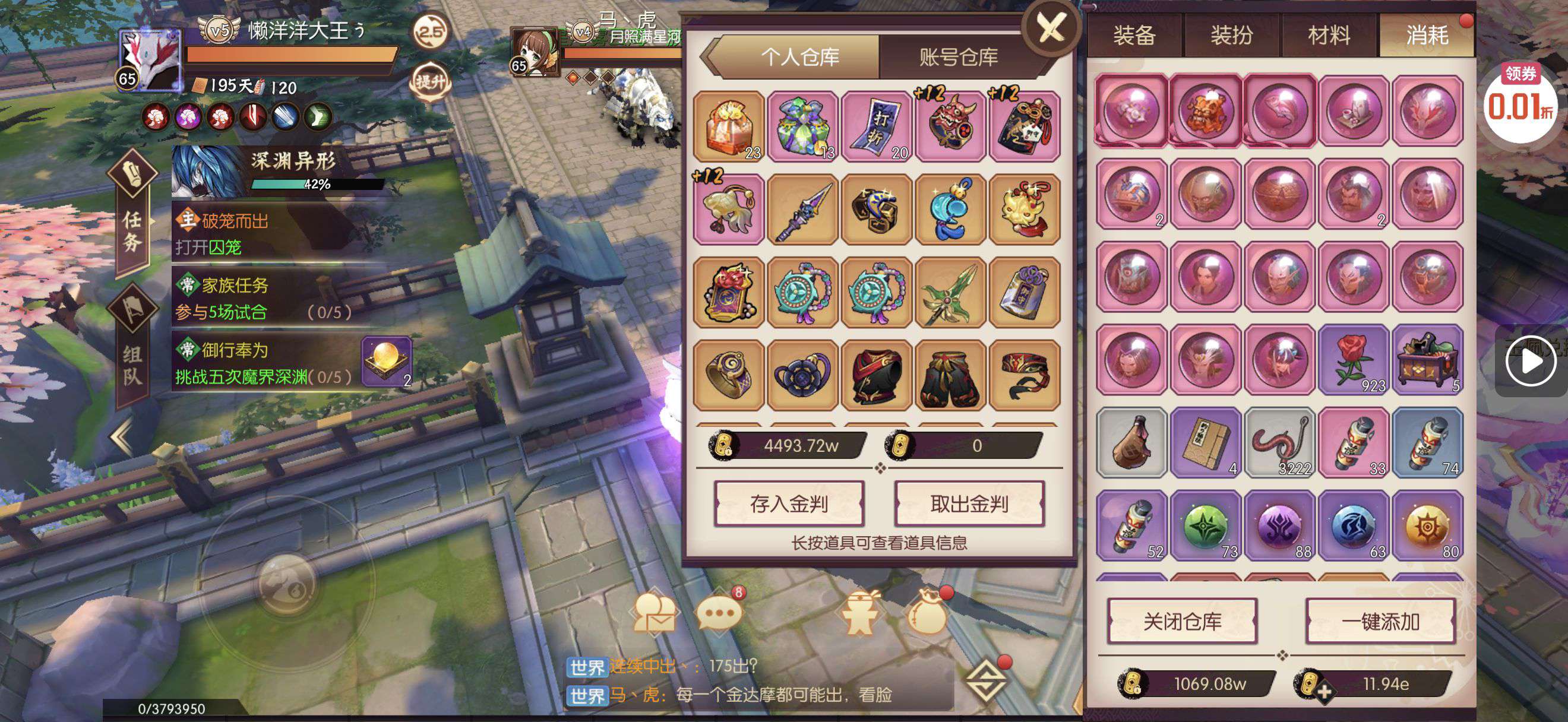Switch to the 装扮 bag tab
1568x722 pixels.
click(x=1231, y=35)
